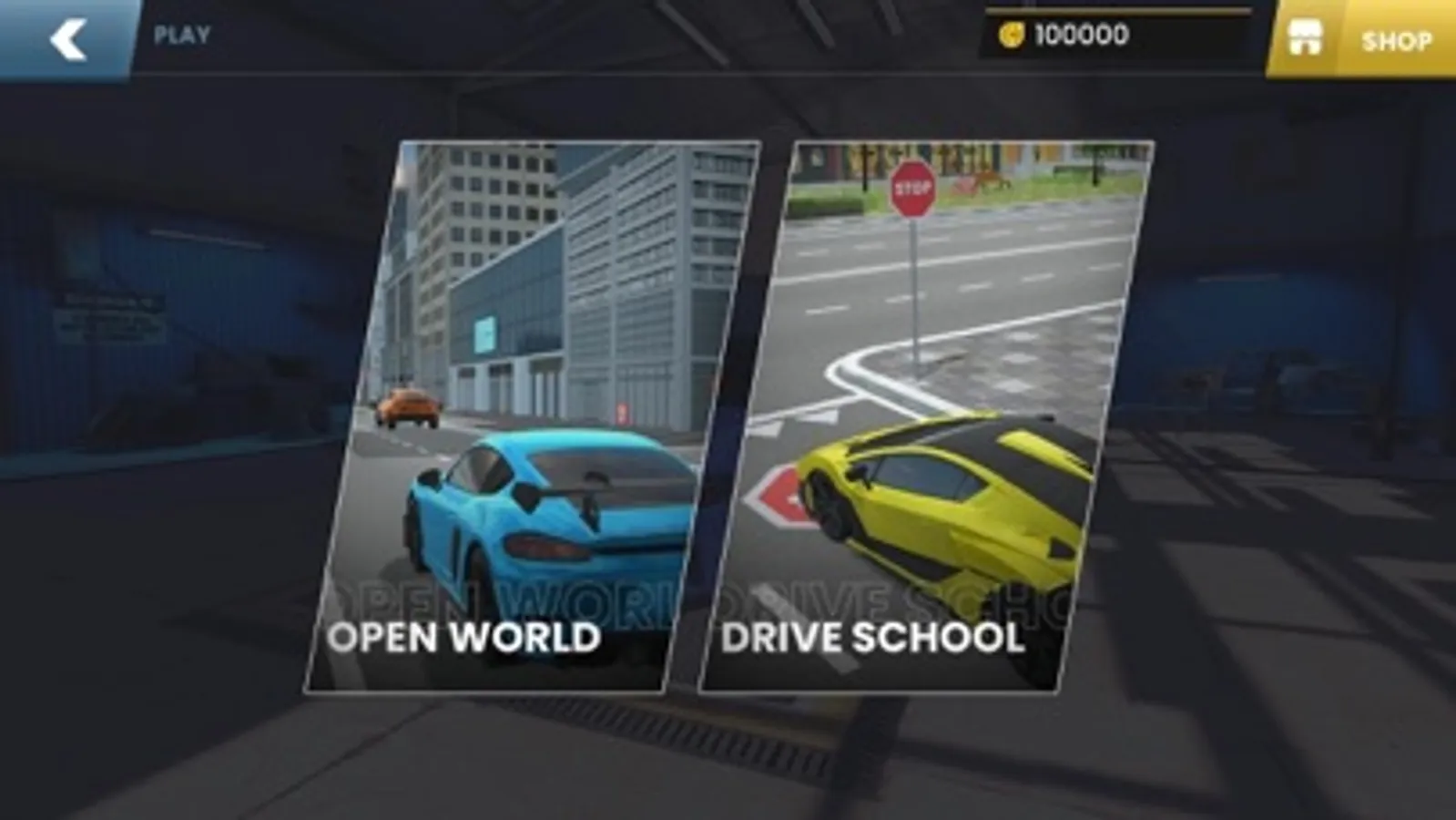Click the stop sign in Drive School preview
This screenshot has width=1456, height=820.
912,188
